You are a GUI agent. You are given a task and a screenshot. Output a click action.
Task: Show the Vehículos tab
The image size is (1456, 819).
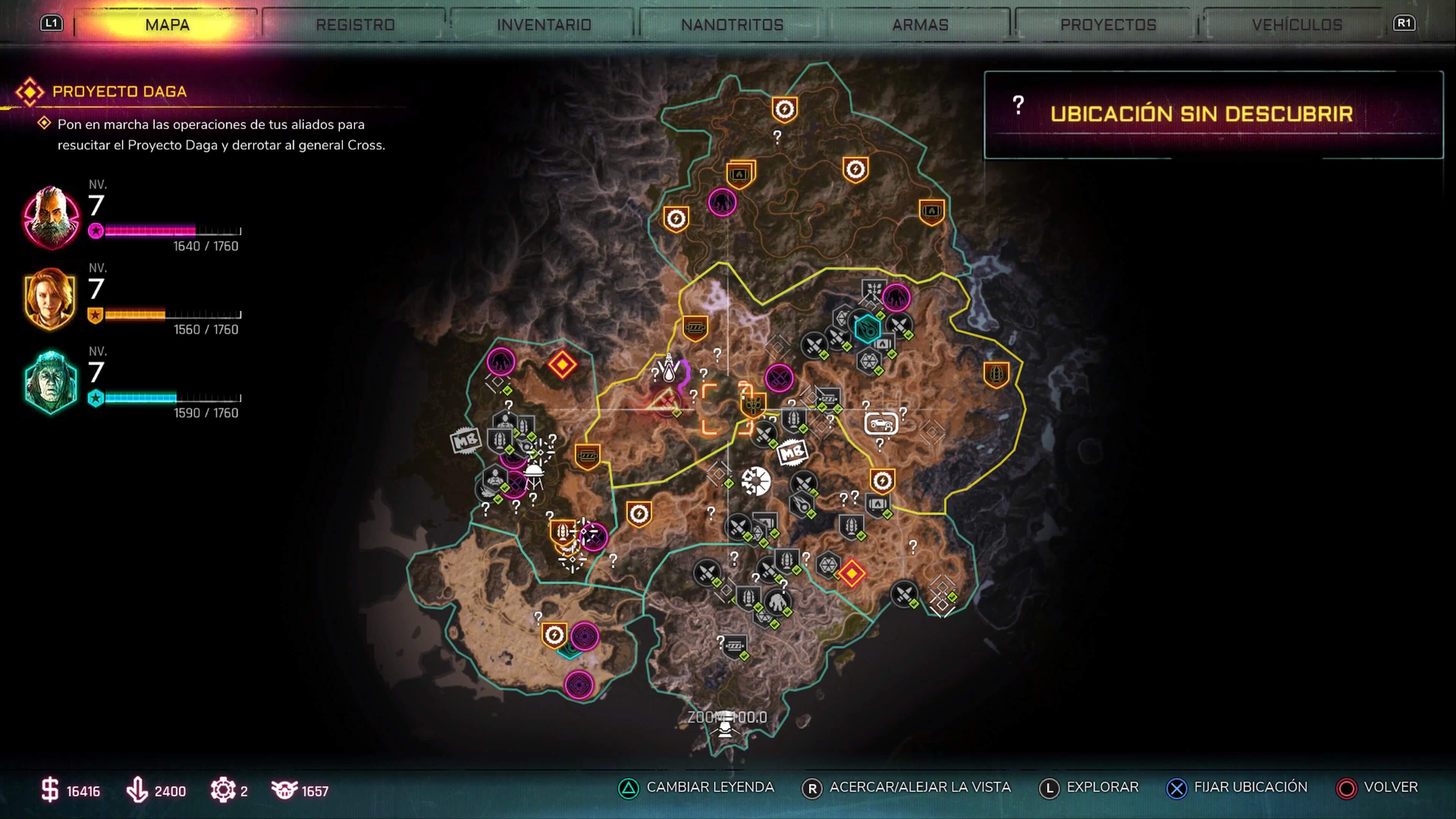(x=1297, y=25)
